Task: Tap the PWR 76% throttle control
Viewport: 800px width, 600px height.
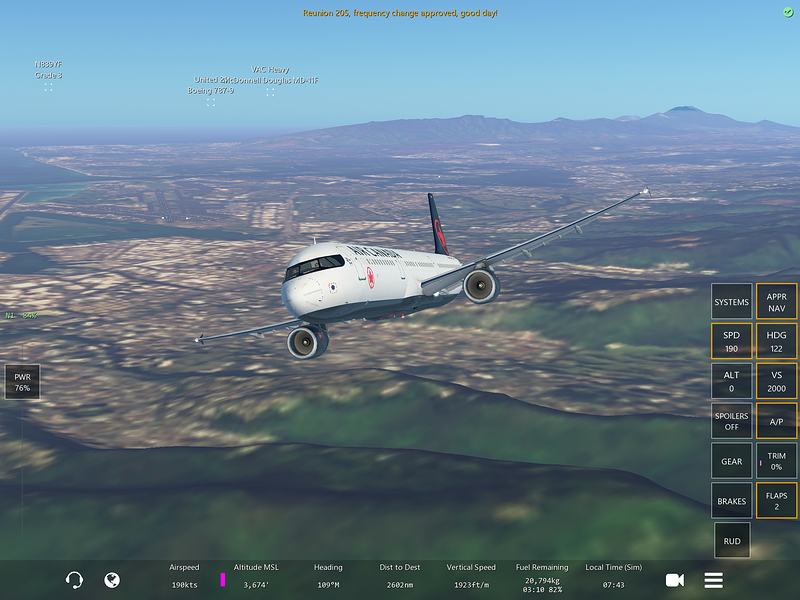Action: point(22,382)
